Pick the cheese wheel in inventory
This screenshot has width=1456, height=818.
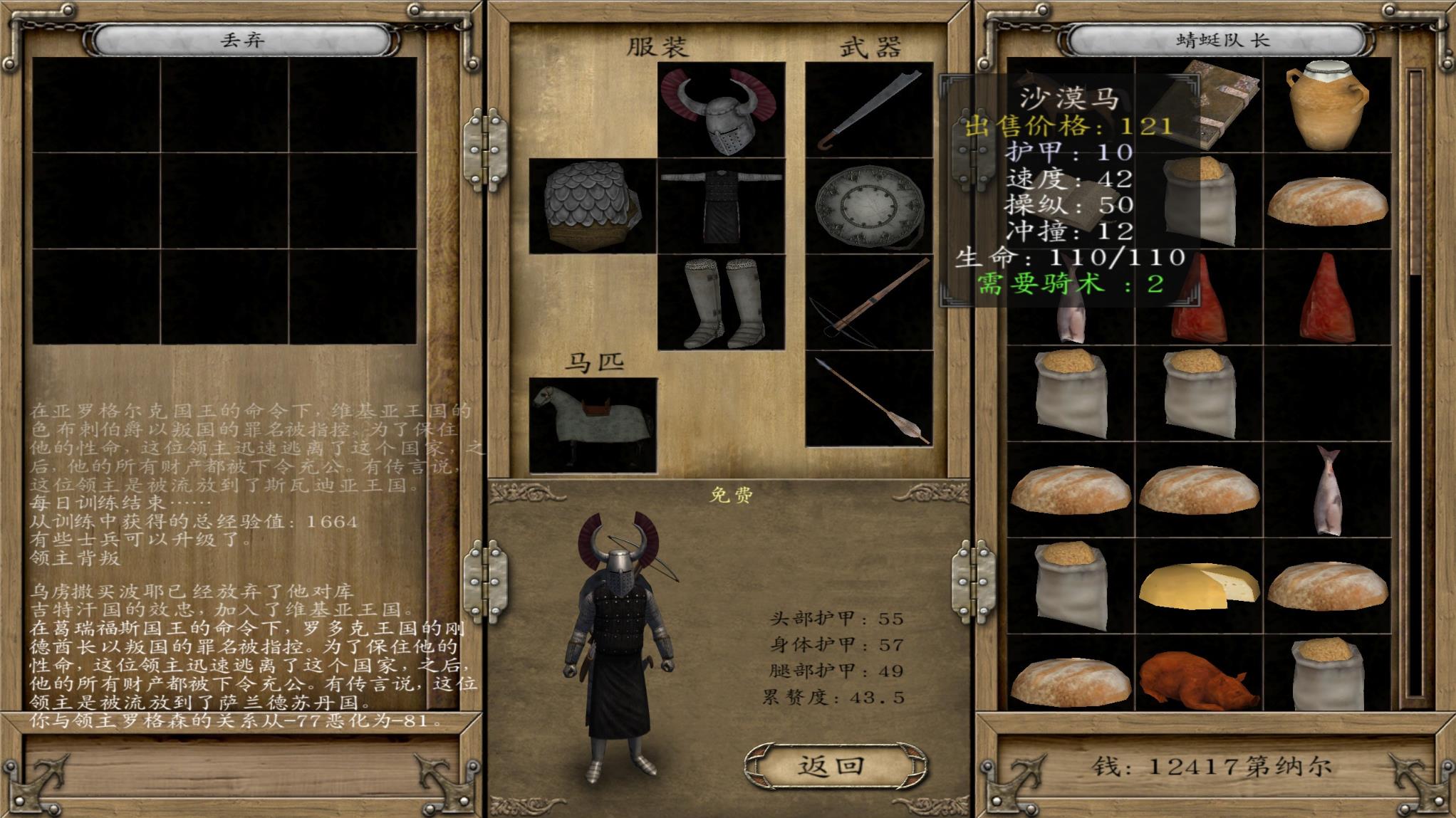[x=1198, y=586]
